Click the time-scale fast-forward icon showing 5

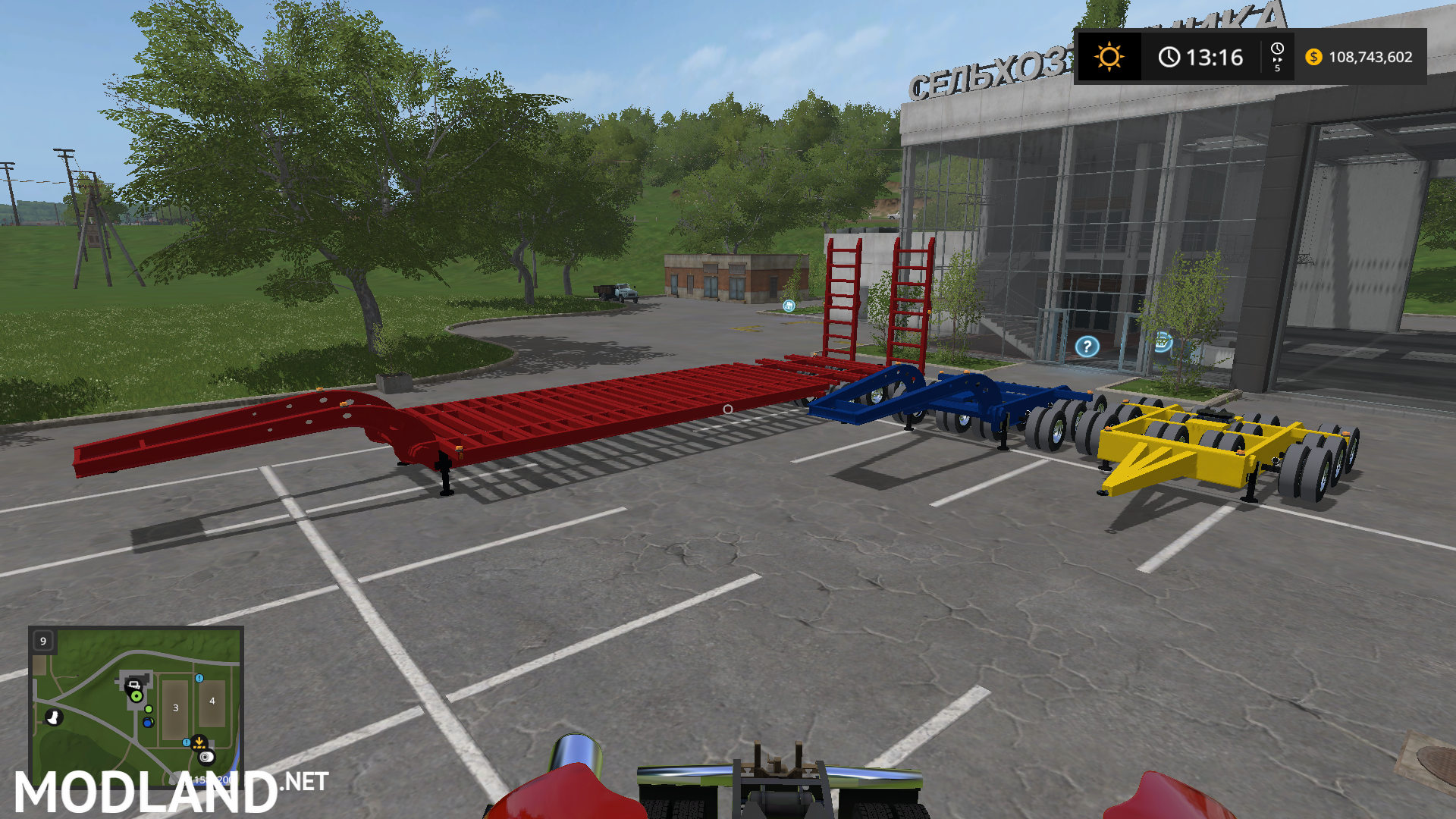pyautogui.click(x=1277, y=56)
